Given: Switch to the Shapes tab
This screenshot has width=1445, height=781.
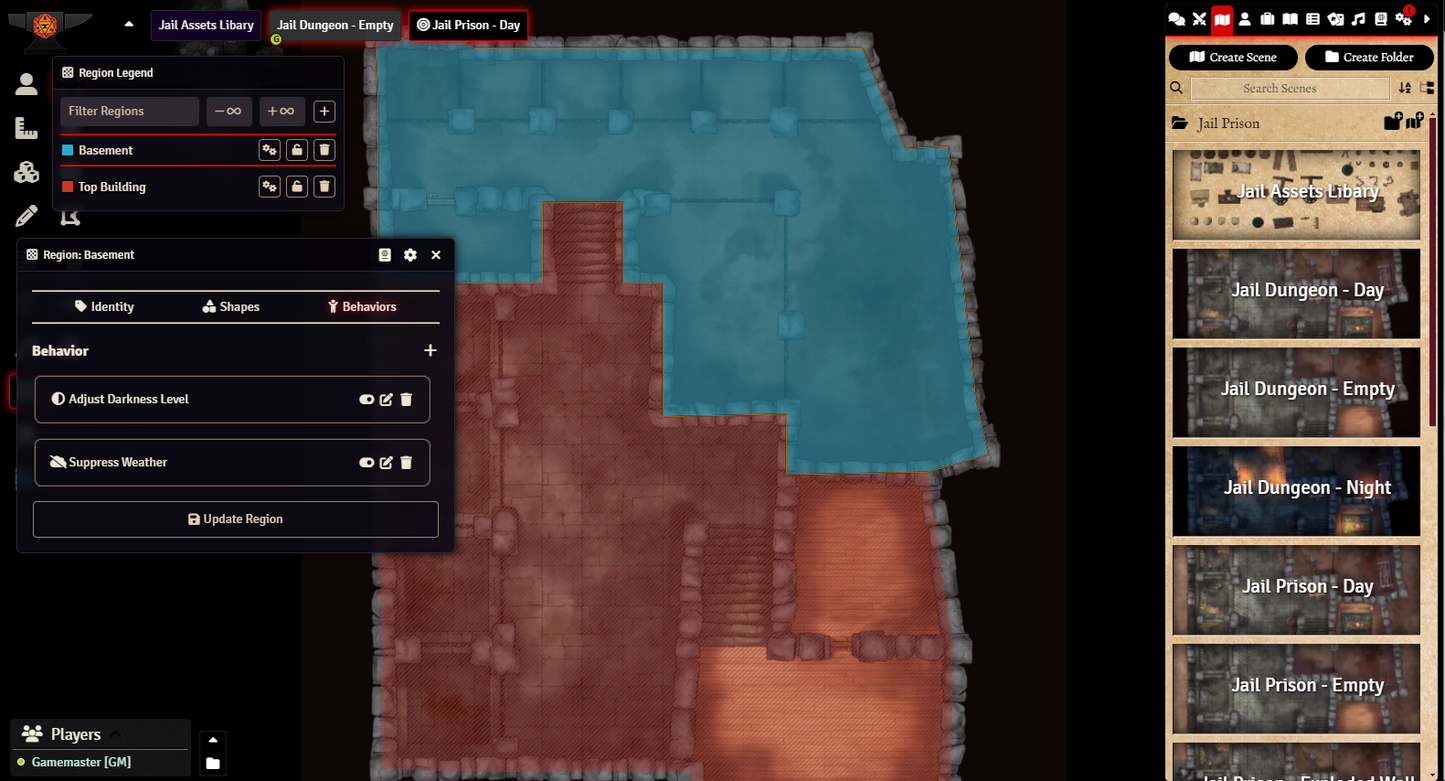Looking at the screenshot, I should click(x=230, y=306).
